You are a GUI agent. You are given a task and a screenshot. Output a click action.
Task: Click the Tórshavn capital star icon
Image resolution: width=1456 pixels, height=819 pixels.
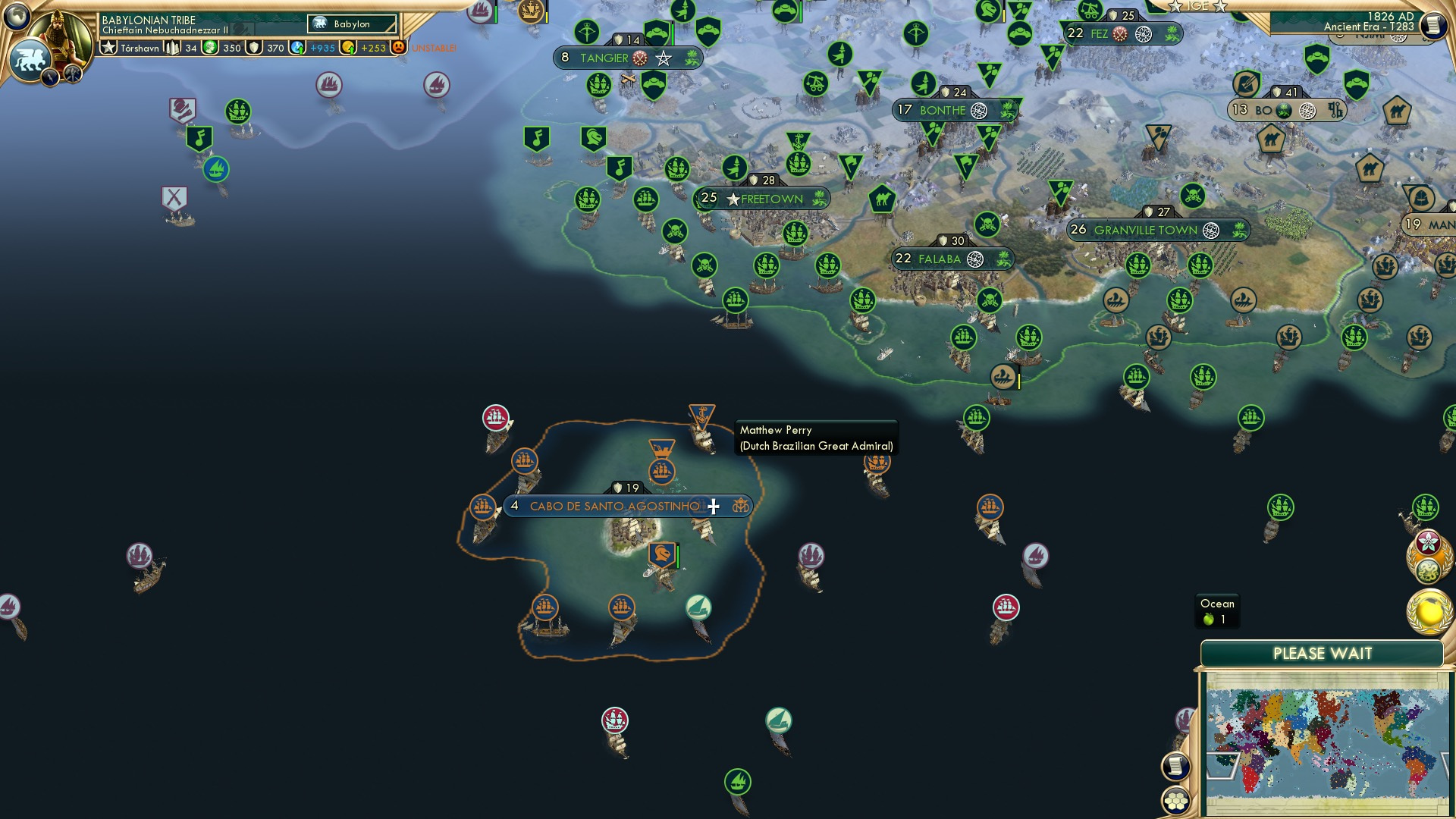(x=108, y=47)
